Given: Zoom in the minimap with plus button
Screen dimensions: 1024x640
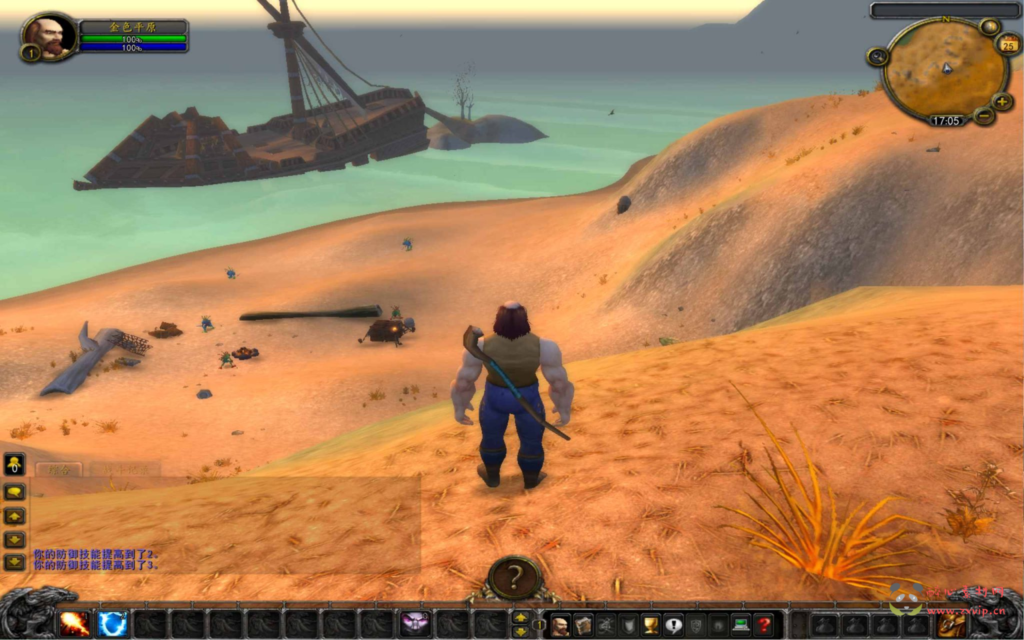Looking at the screenshot, I should click(1002, 101).
